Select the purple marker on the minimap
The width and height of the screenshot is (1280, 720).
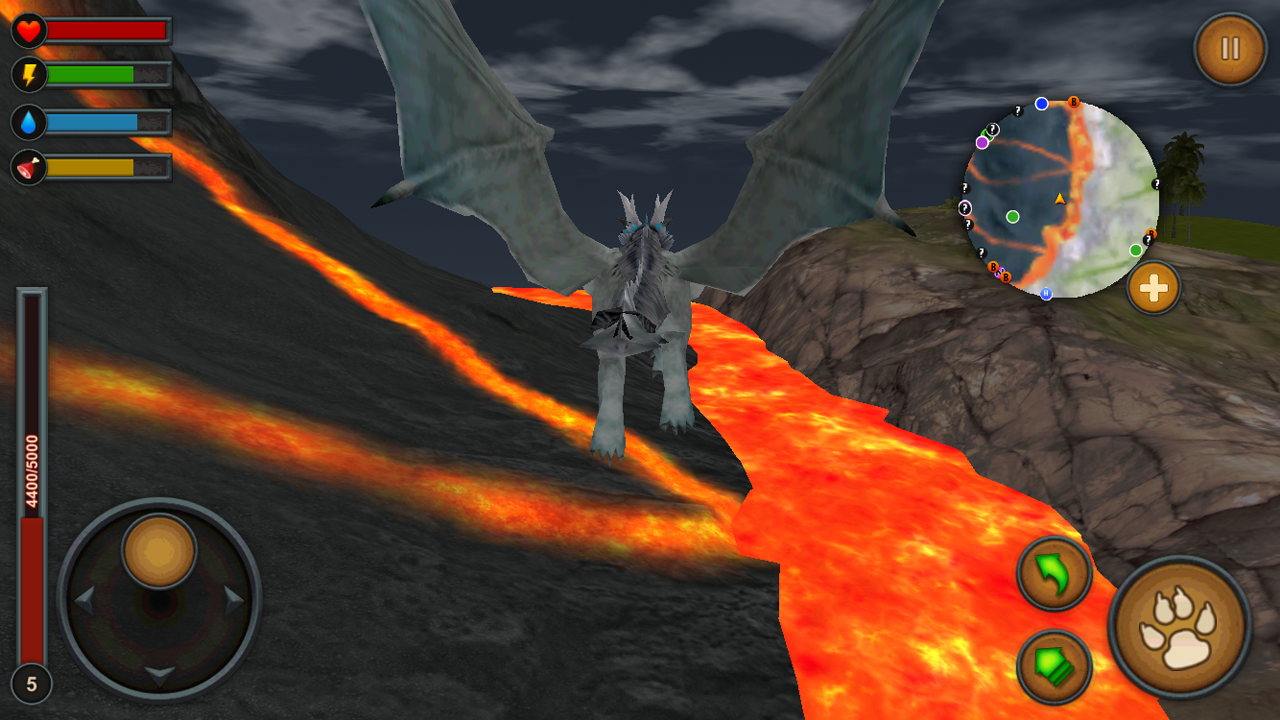[981, 142]
